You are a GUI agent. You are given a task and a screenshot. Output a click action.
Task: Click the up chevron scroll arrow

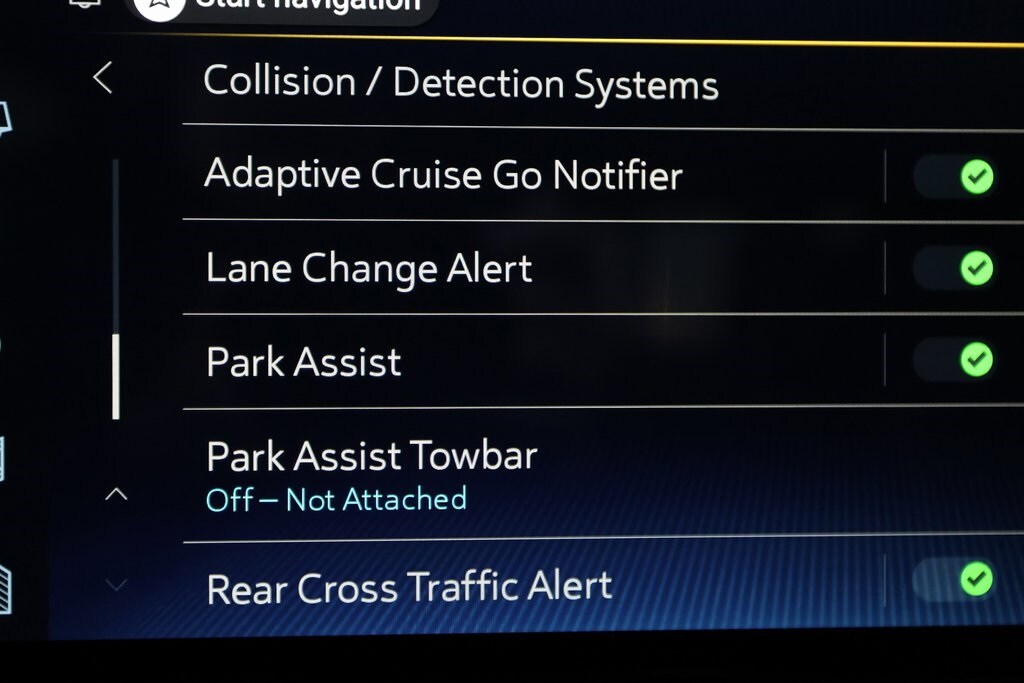click(x=117, y=494)
